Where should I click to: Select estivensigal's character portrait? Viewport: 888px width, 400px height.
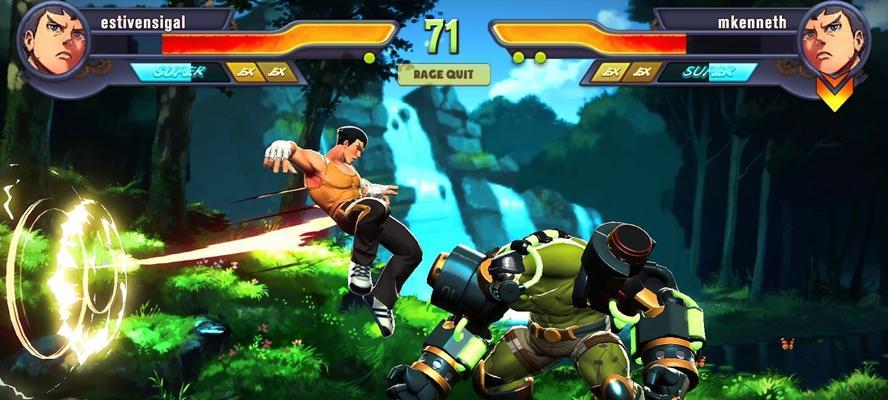click(53, 41)
